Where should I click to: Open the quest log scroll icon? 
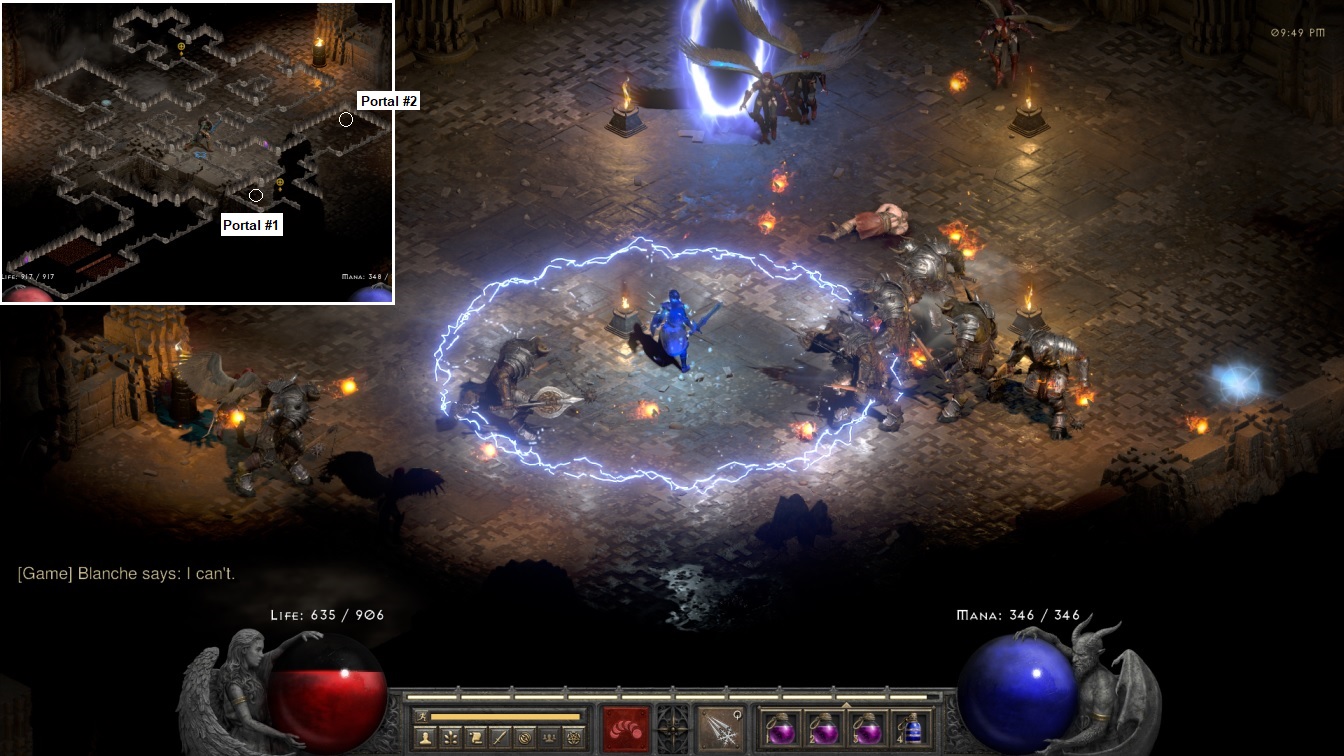[476, 737]
